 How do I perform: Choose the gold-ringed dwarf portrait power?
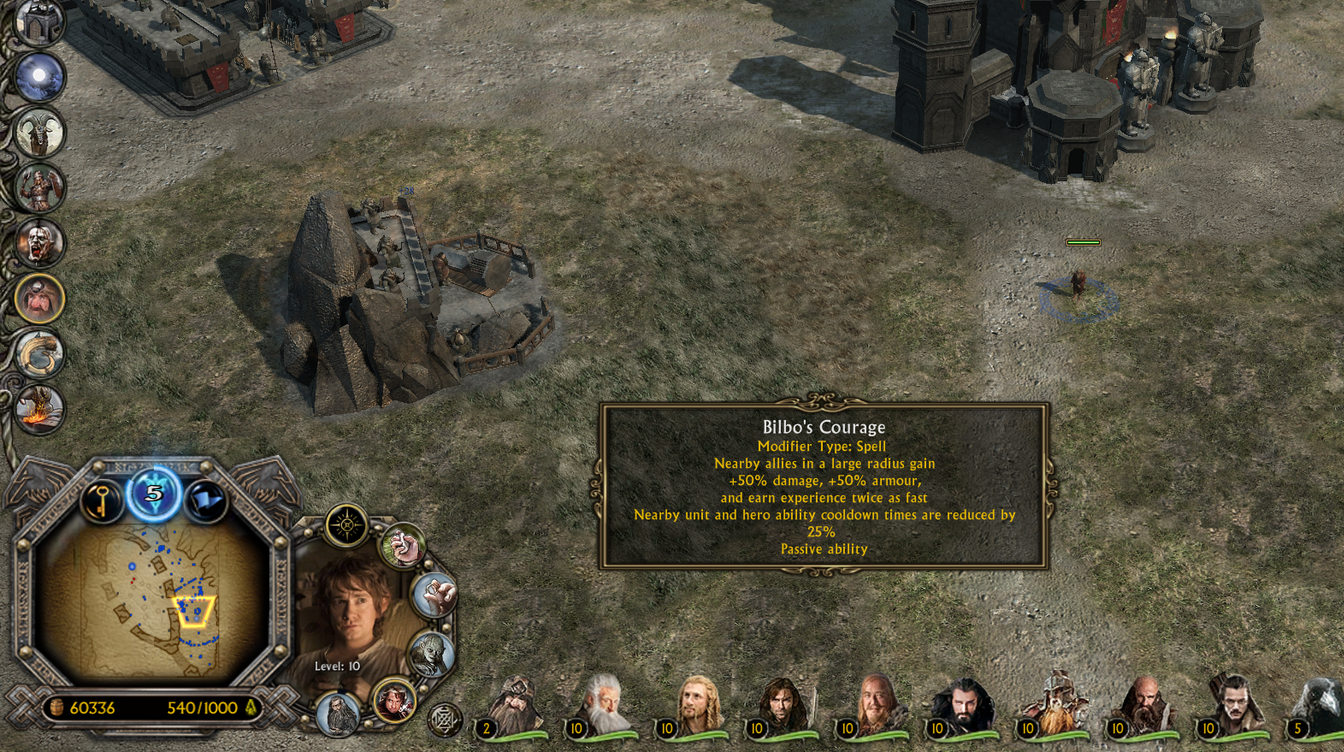[40, 299]
